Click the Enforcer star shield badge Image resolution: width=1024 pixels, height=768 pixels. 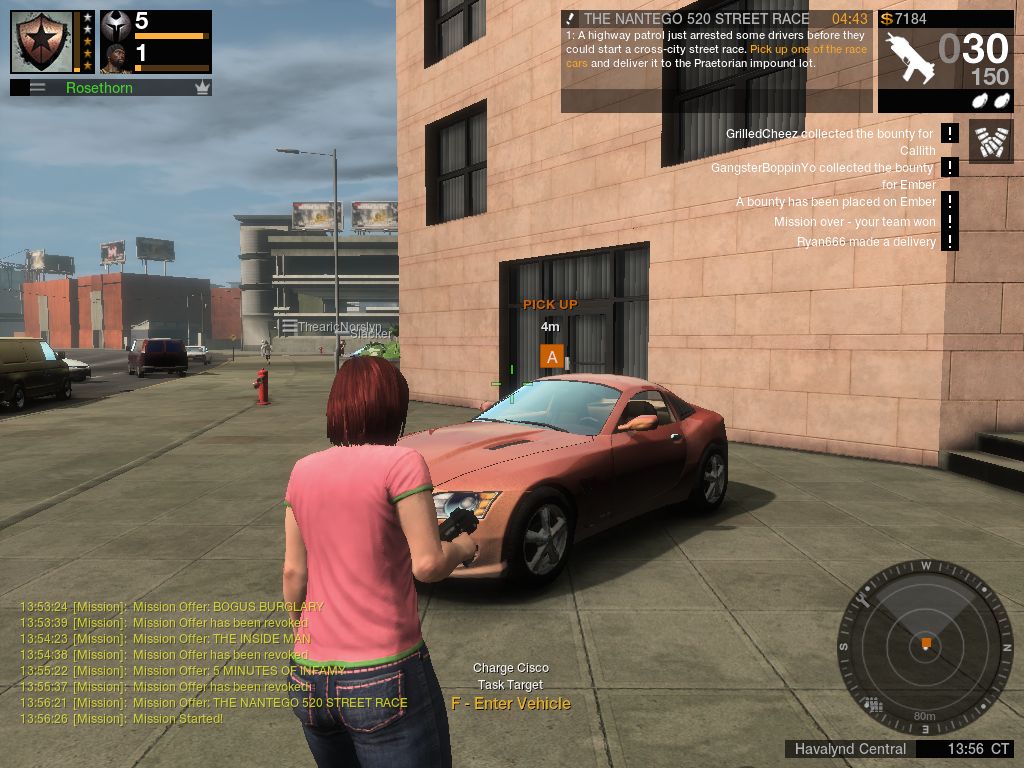coord(42,41)
